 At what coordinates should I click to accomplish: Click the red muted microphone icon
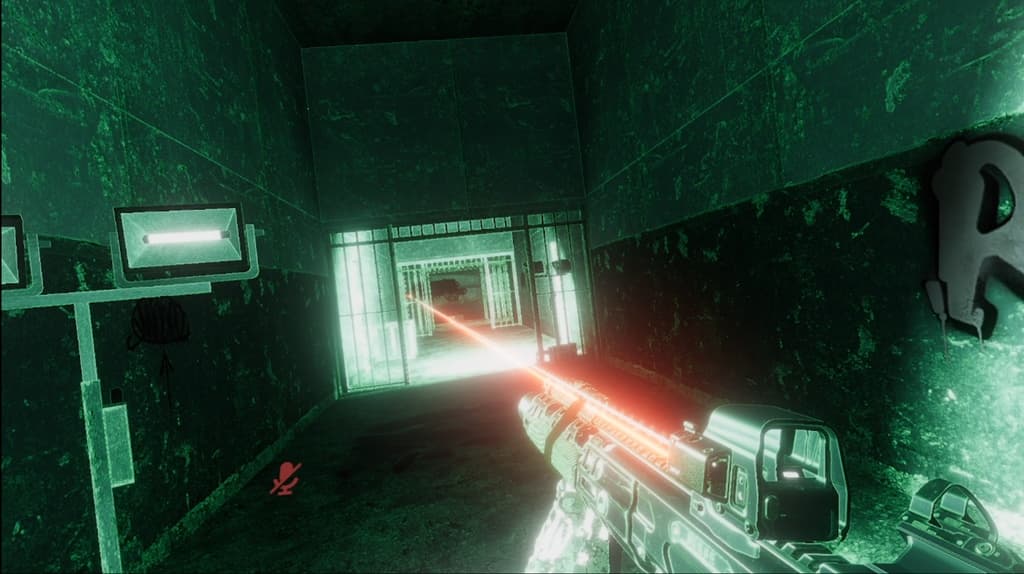tap(286, 478)
